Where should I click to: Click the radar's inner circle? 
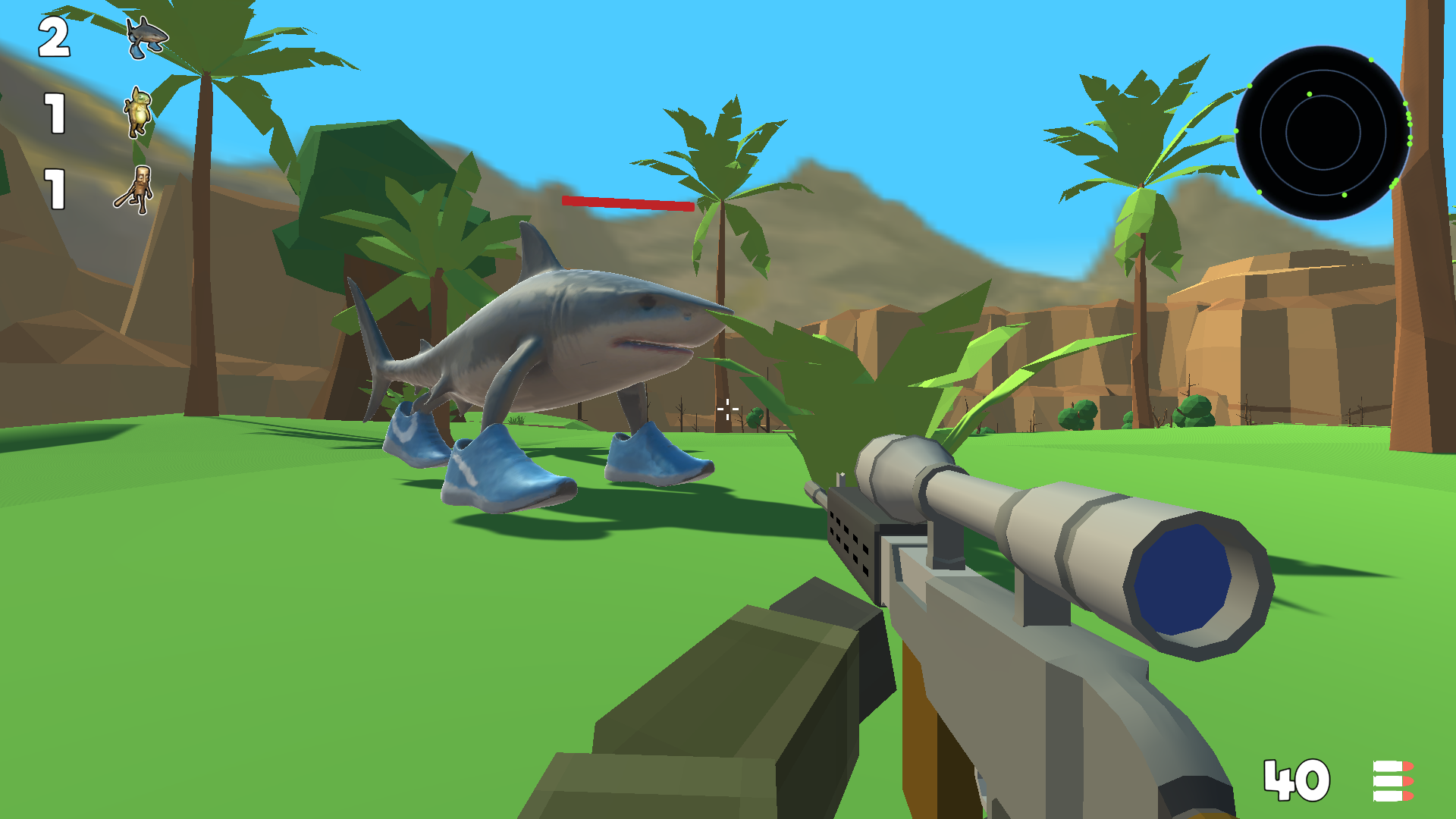click(1323, 133)
